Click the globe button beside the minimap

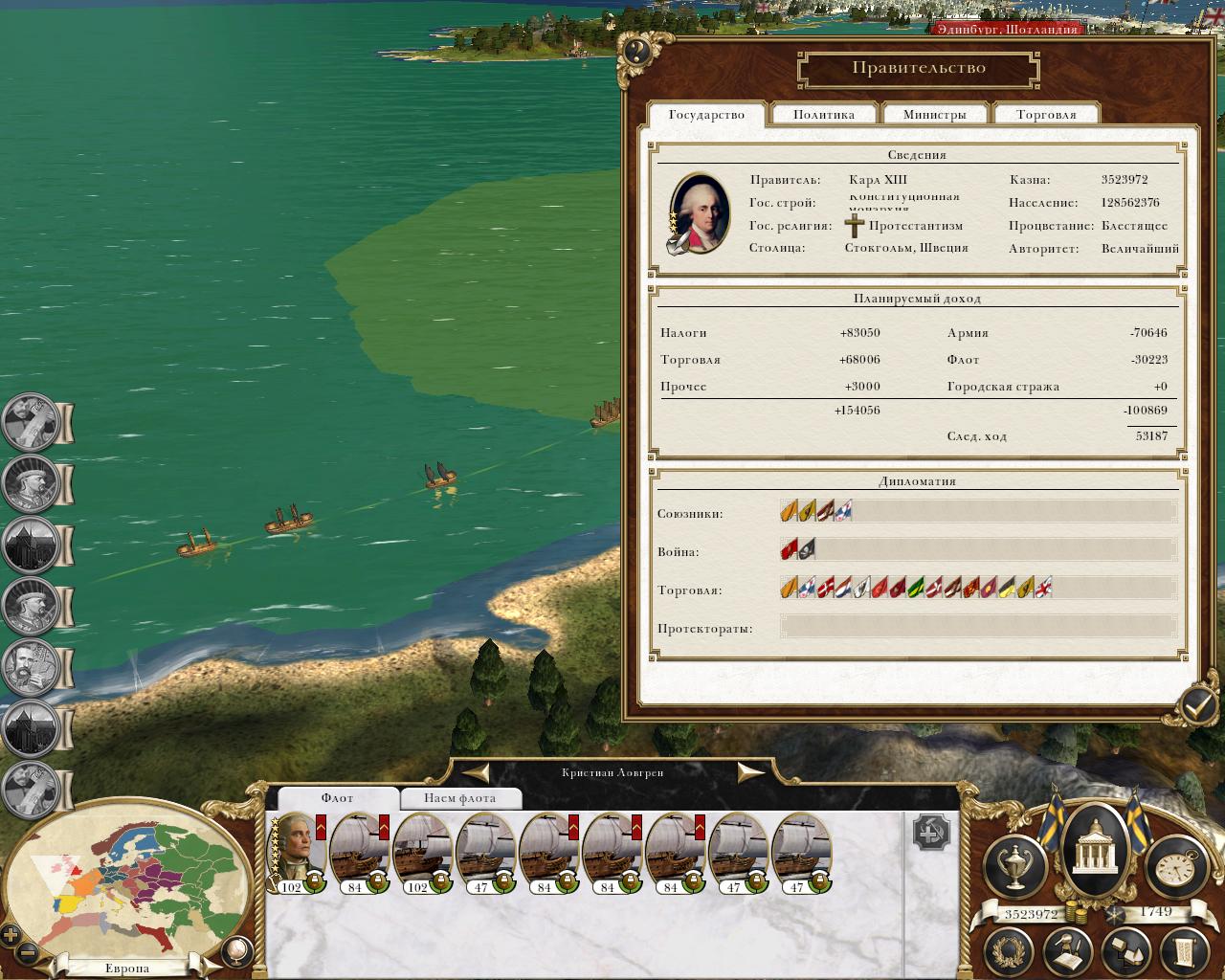click(235, 950)
